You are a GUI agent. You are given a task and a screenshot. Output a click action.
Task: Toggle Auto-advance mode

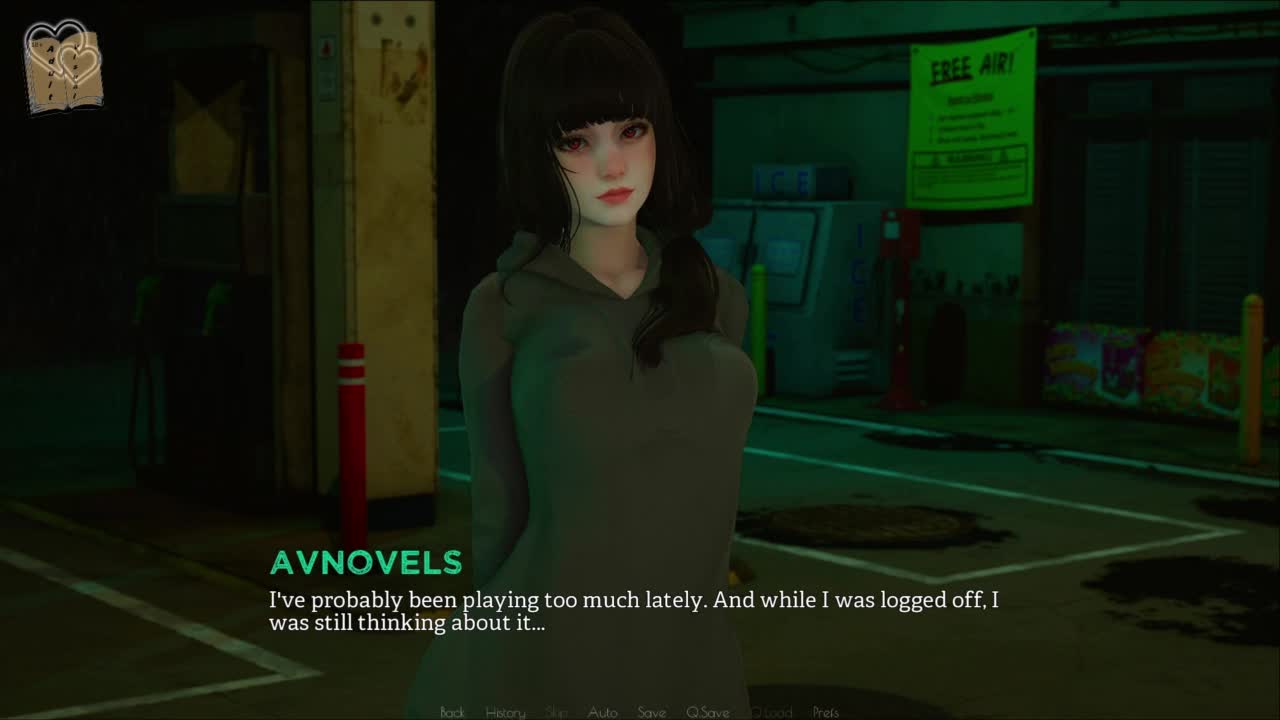[602, 712]
